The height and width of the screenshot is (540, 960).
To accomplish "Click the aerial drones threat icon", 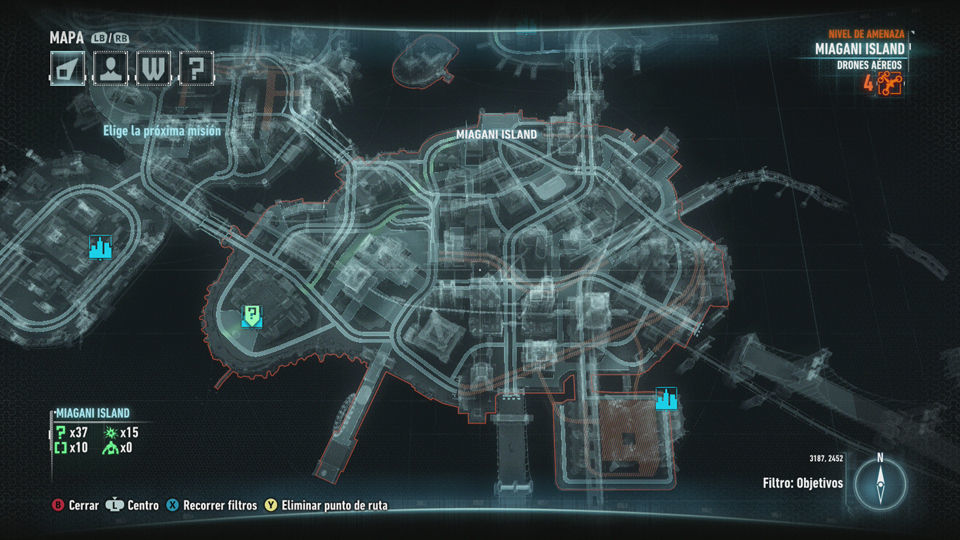I will (x=890, y=84).
